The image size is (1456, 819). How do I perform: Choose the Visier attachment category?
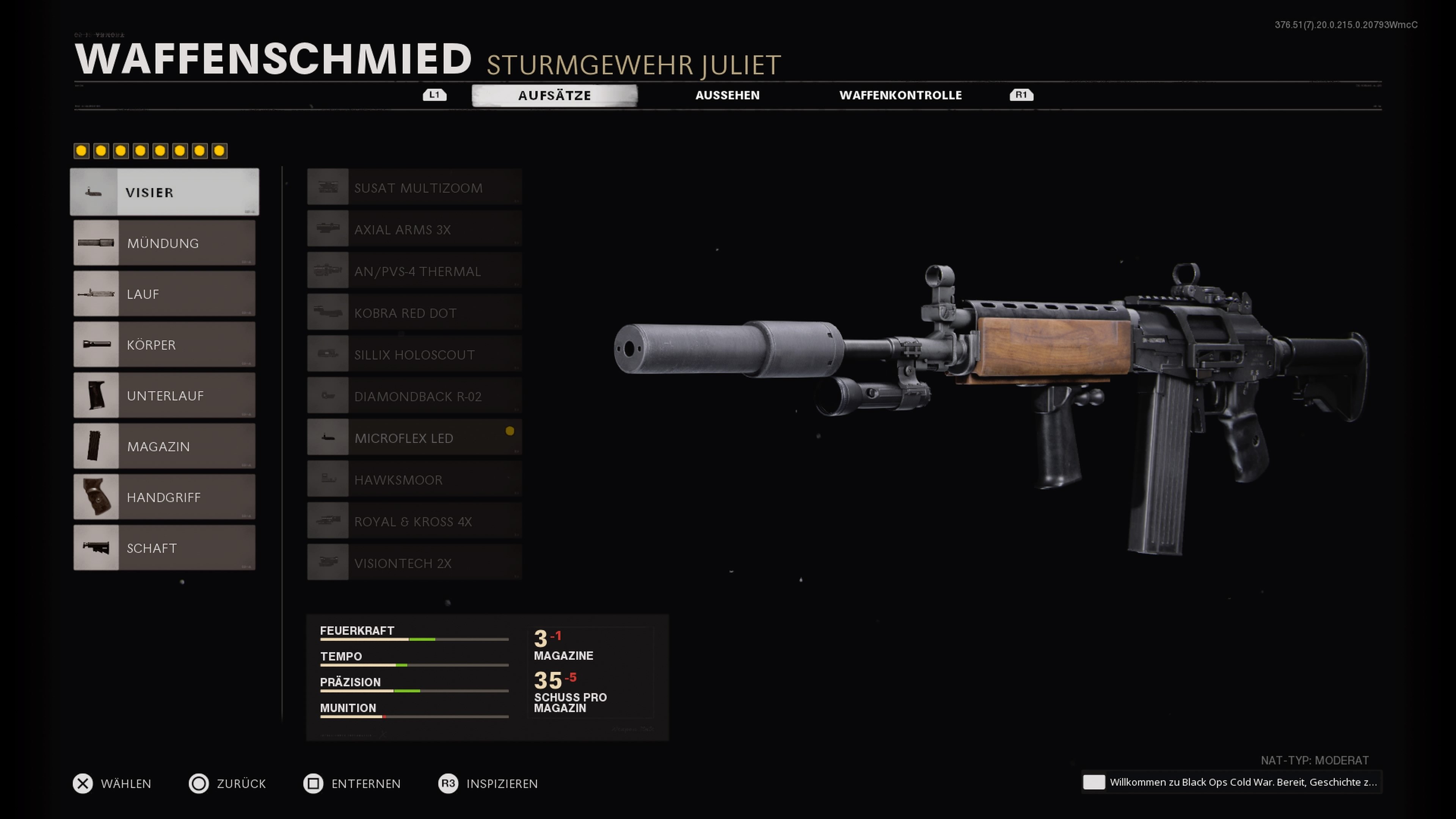(x=165, y=192)
